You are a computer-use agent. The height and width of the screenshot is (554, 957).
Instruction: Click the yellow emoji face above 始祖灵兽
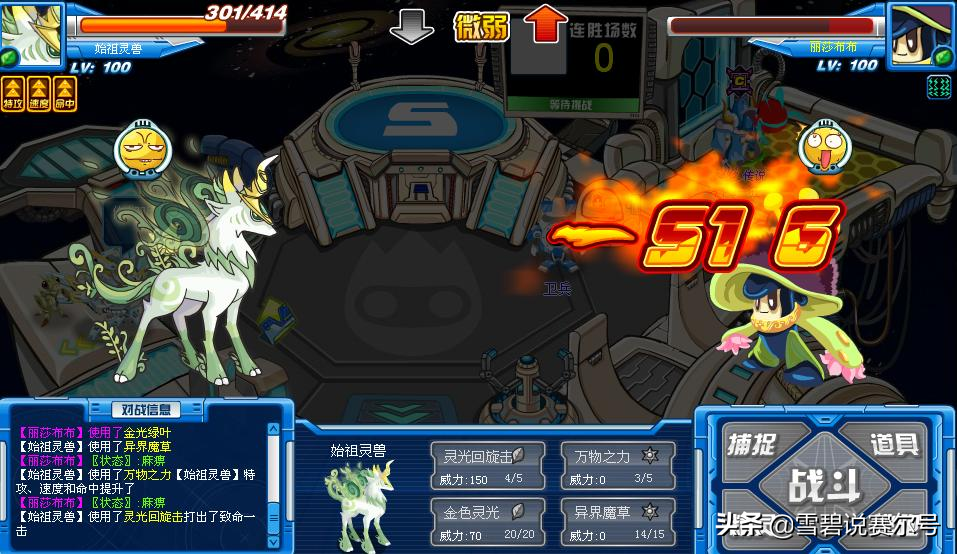140,150
